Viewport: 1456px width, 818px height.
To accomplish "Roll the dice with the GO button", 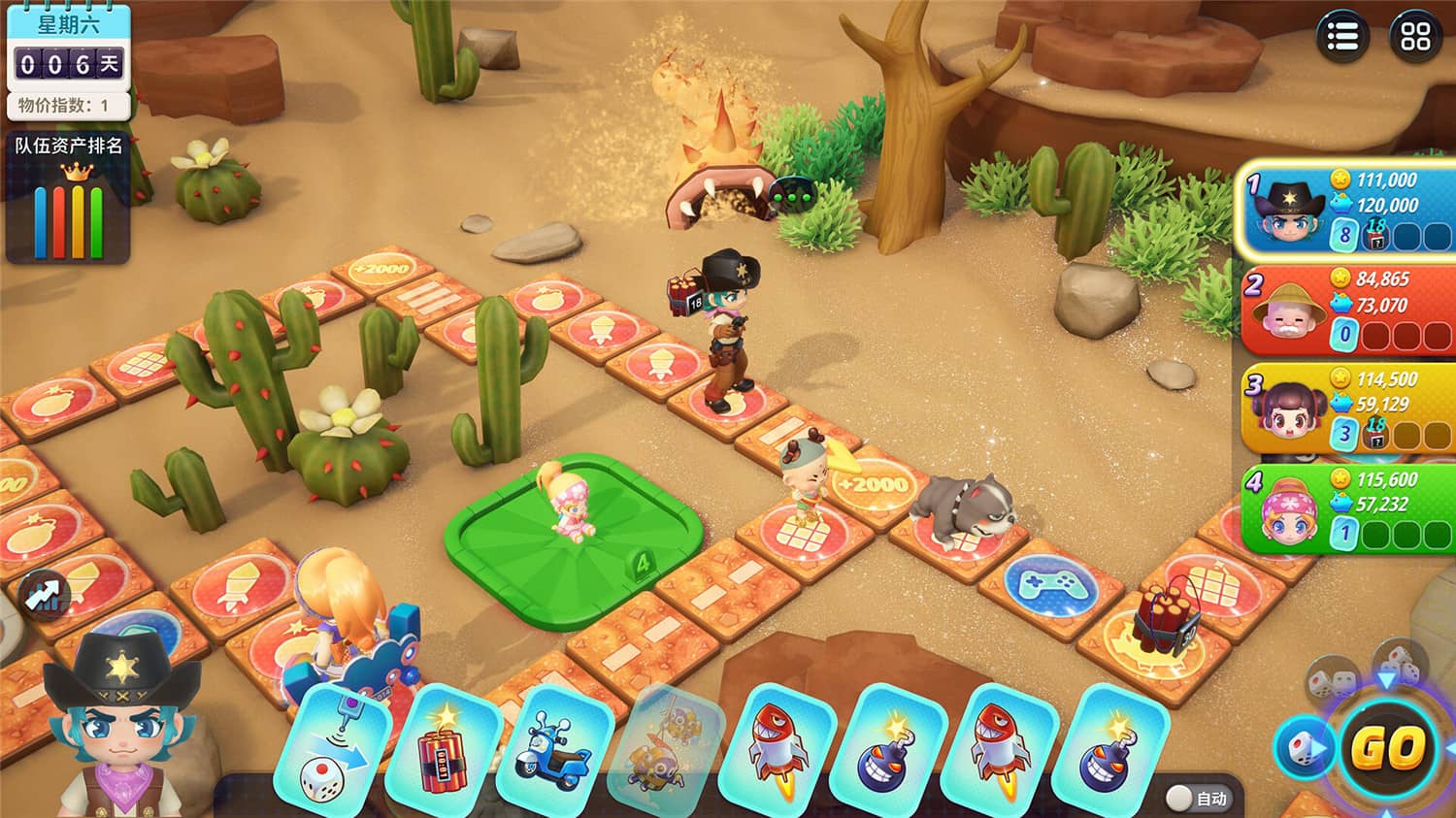I will click(x=1387, y=747).
